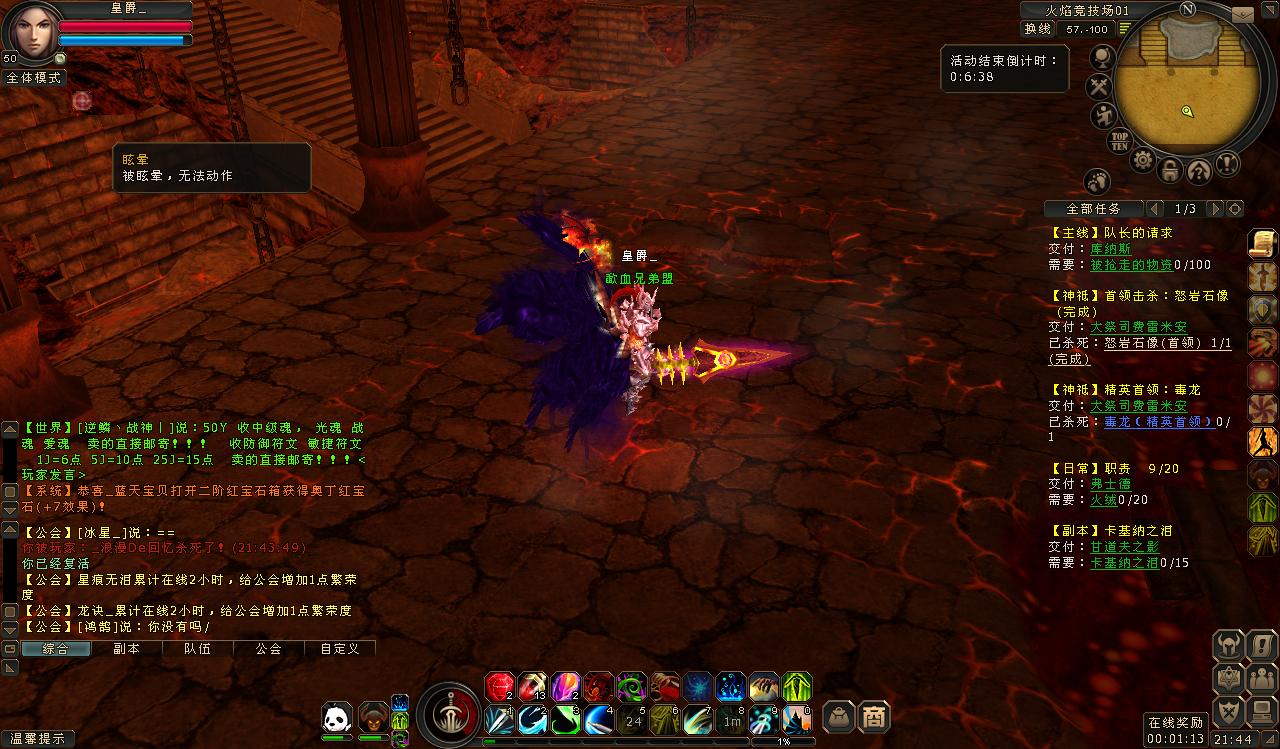Click the 换线 change-line button
The width and height of the screenshot is (1280, 749).
click(1039, 29)
